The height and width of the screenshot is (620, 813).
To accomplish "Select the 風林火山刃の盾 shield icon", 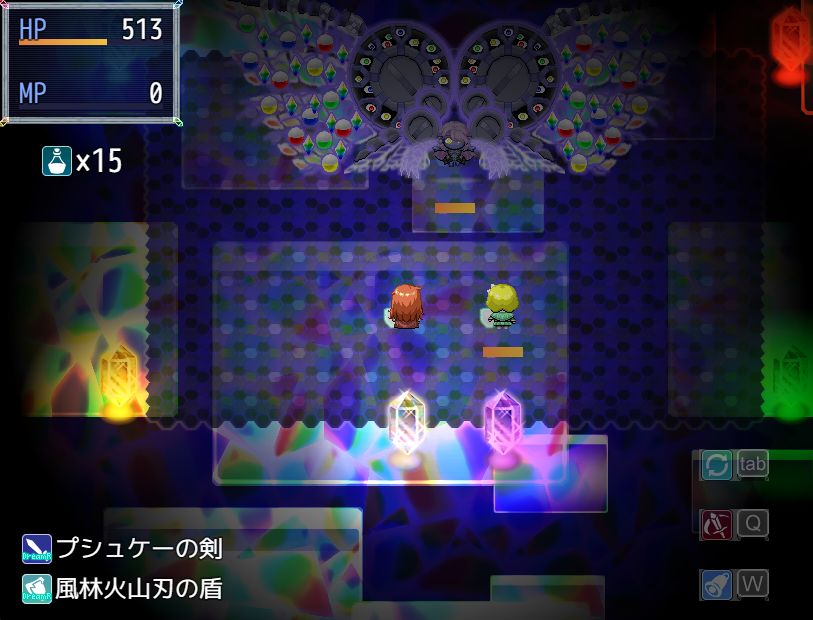I will (x=37, y=589).
